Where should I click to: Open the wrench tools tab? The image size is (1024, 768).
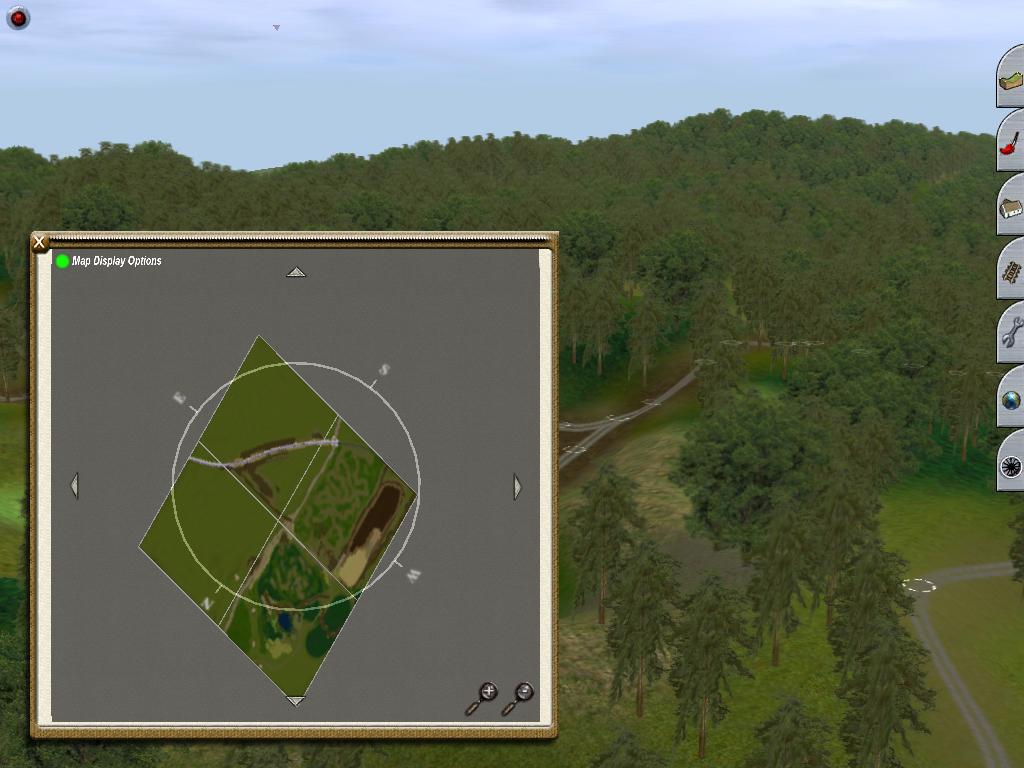tap(1011, 335)
